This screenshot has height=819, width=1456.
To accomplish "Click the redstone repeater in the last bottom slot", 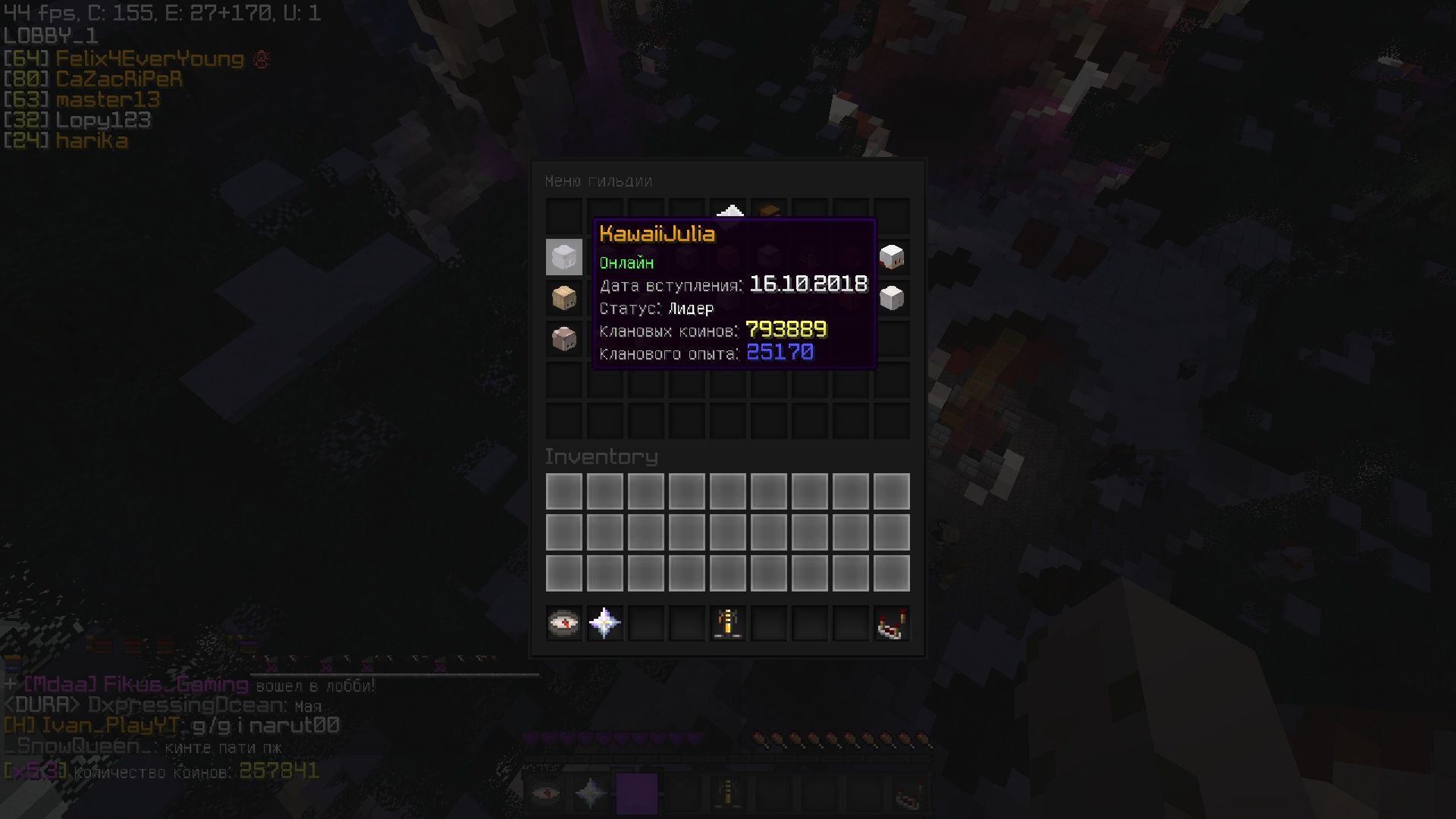I will pyautogui.click(x=892, y=623).
